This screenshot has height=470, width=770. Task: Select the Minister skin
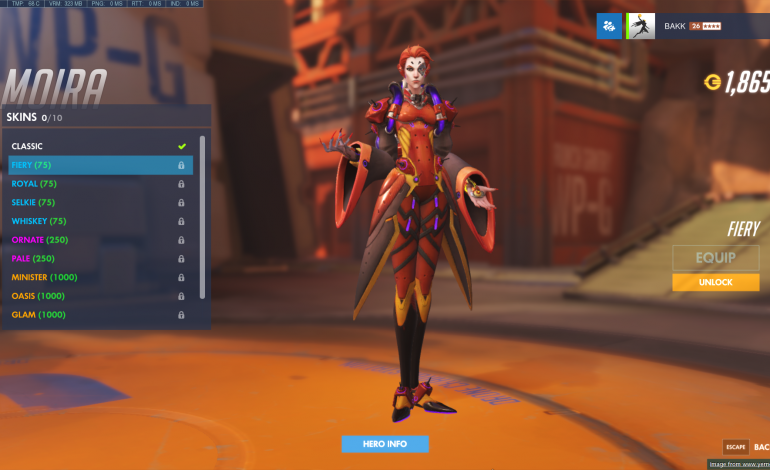98,277
